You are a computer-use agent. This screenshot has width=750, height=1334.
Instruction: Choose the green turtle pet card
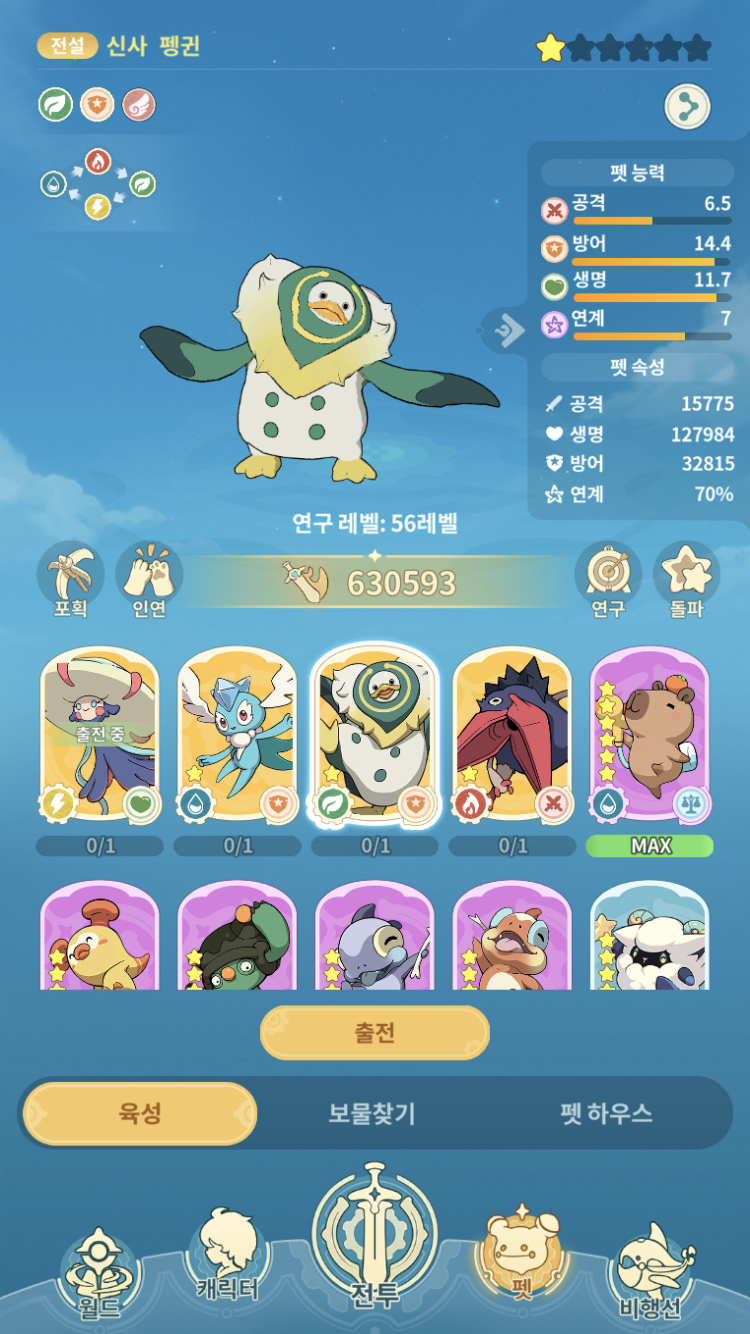(x=237, y=940)
